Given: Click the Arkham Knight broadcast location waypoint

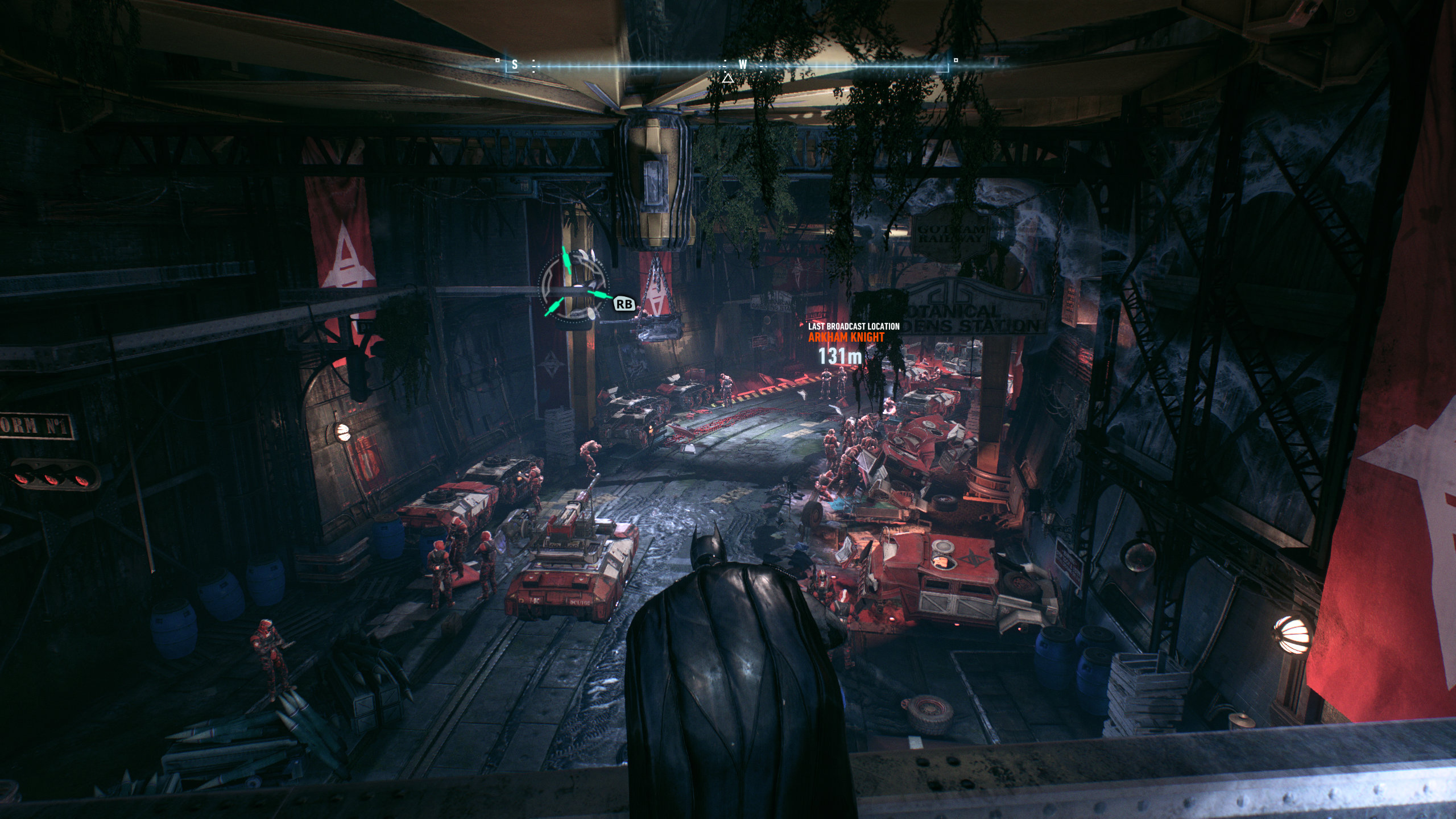Looking at the screenshot, I should (x=847, y=337).
